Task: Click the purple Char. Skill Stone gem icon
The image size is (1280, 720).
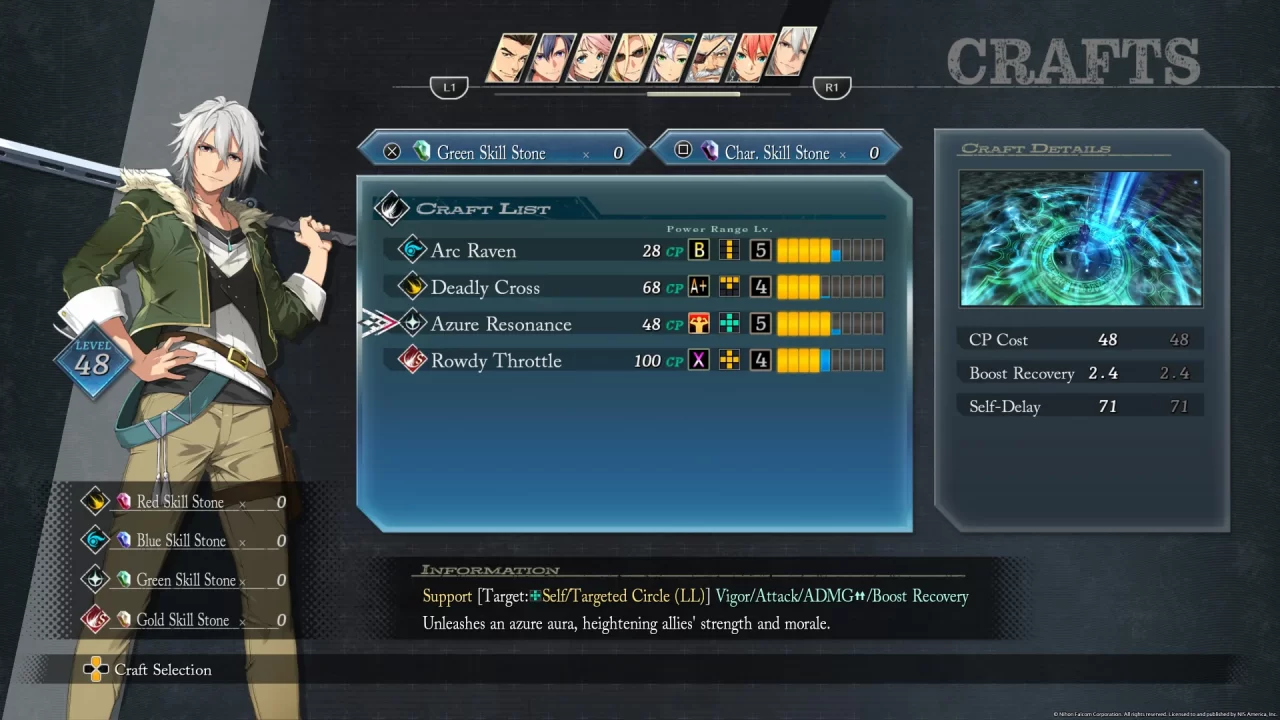Action: 710,152
